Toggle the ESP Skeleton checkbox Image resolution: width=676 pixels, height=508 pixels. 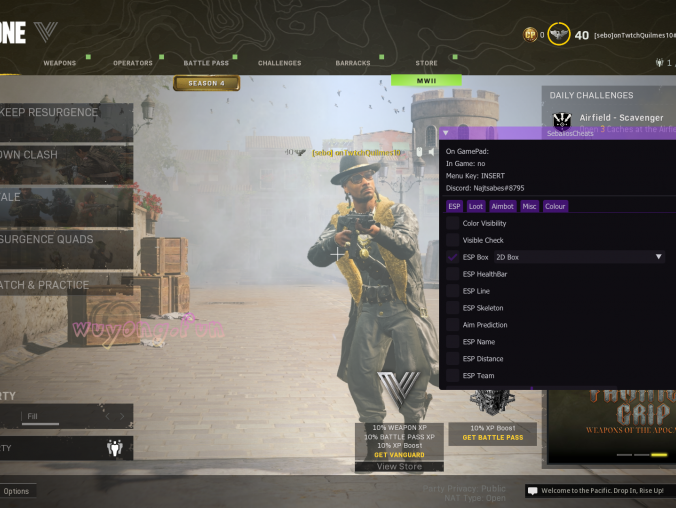pos(453,308)
